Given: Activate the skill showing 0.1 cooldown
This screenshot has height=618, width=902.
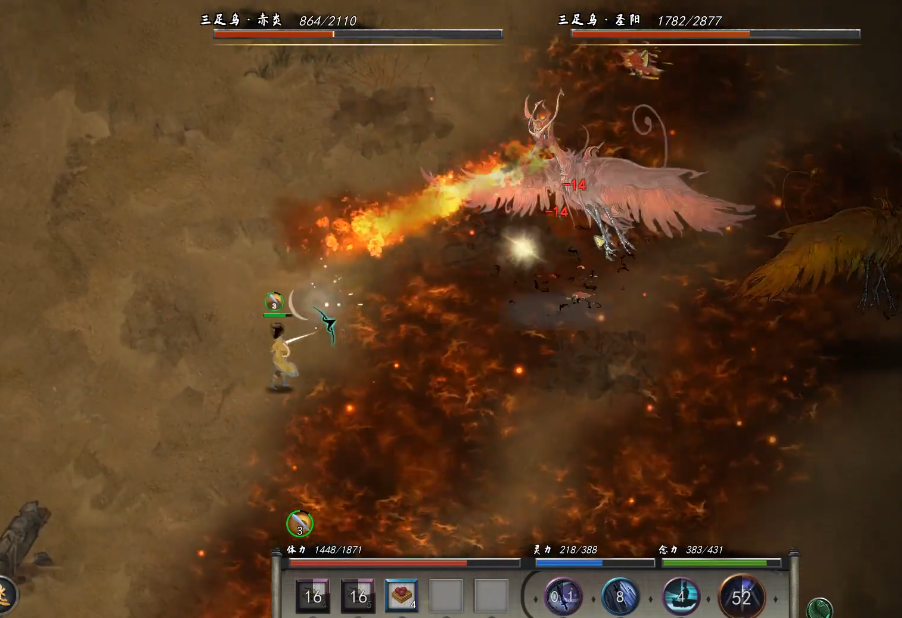Looking at the screenshot, I should 563,597.
